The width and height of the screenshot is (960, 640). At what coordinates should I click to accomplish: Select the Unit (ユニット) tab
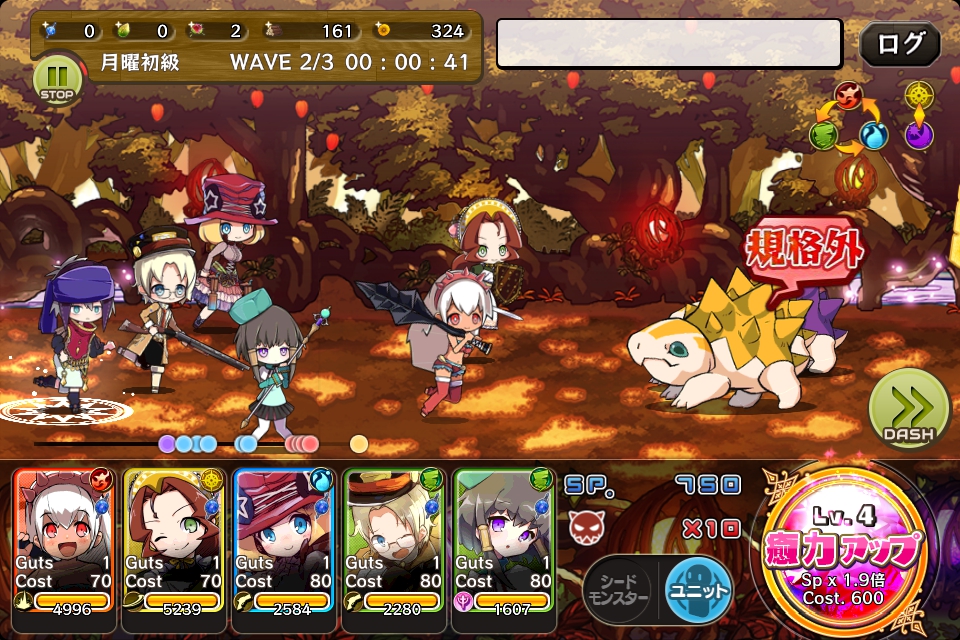697,589
